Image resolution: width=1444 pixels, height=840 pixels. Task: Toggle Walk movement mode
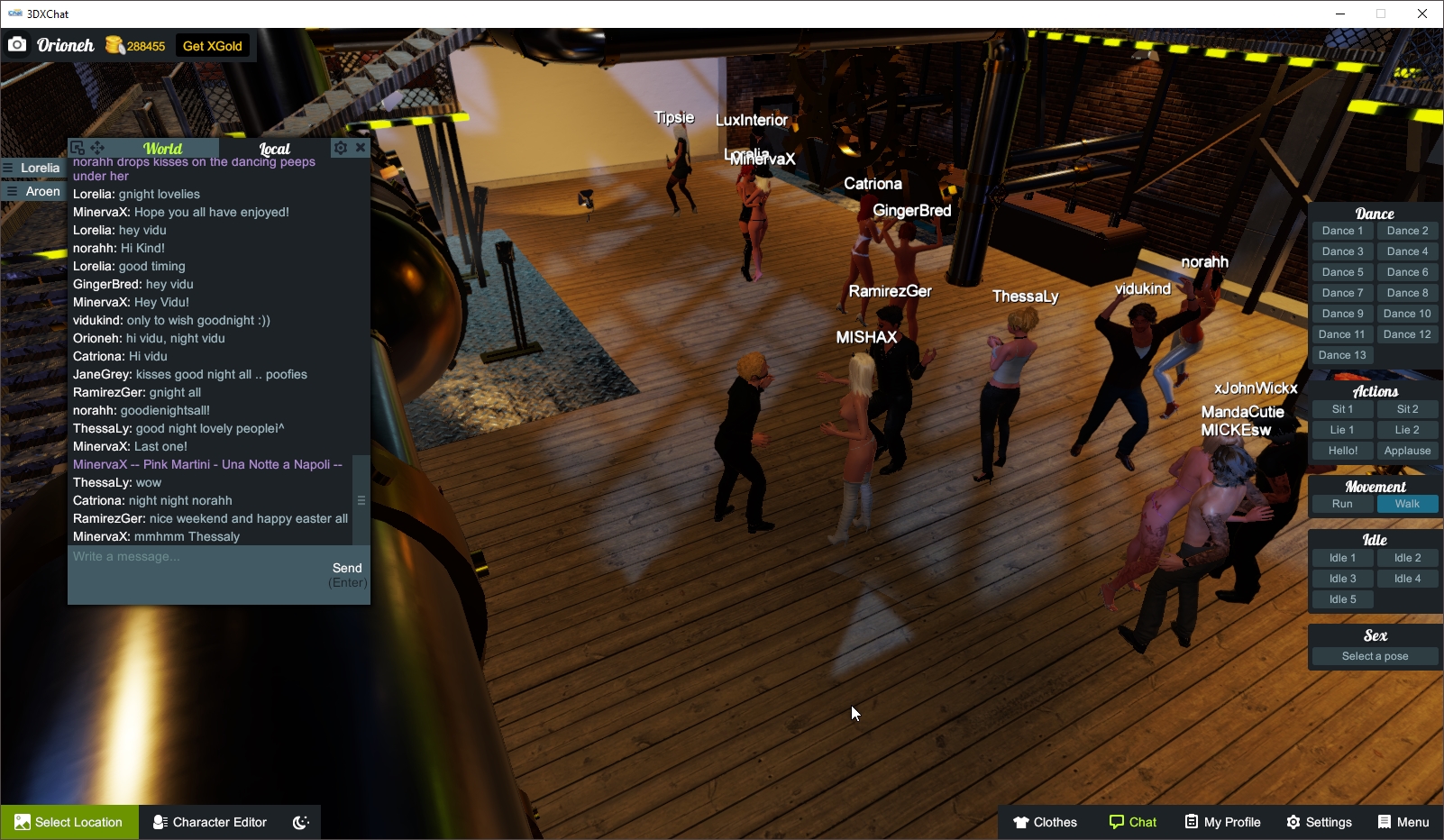1408,504
